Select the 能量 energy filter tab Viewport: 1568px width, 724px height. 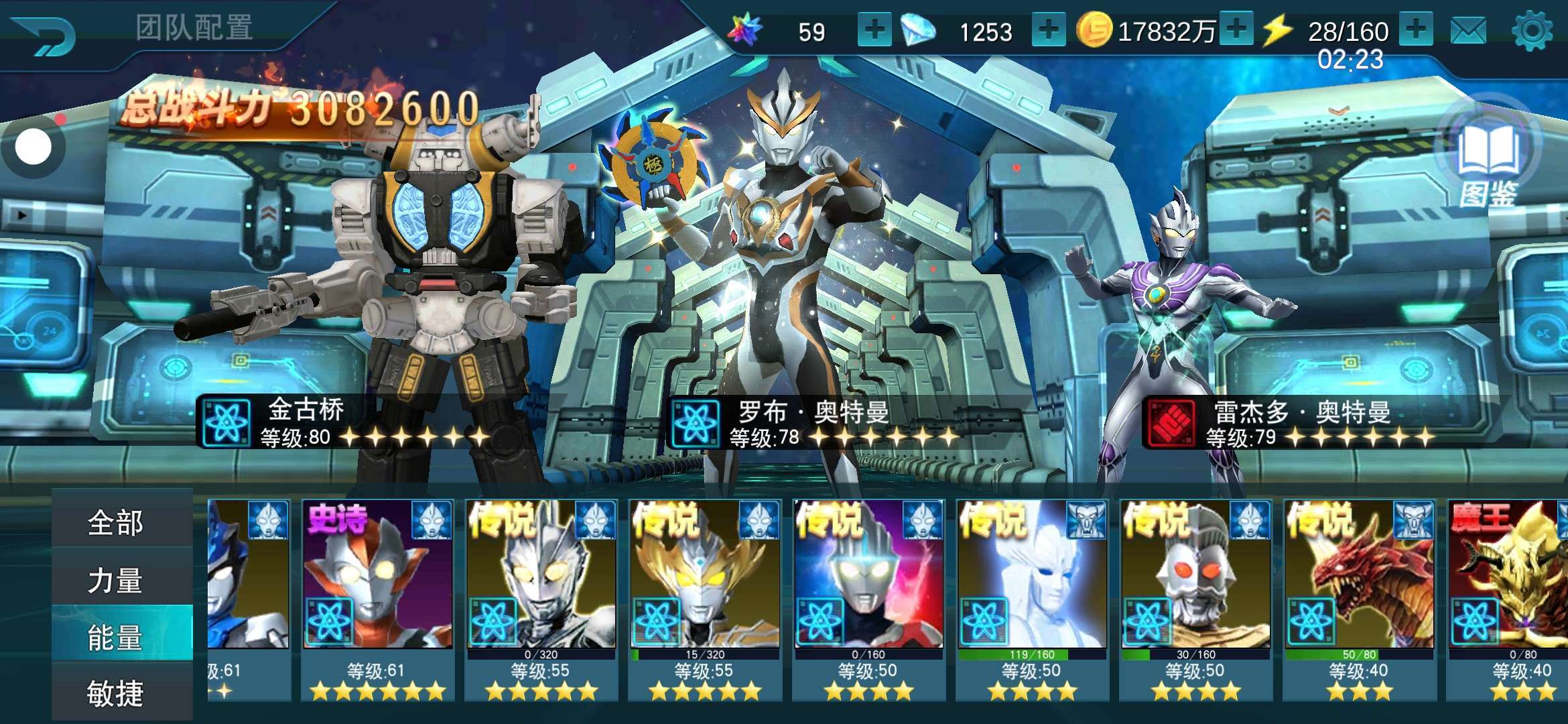click(x=115, y=637)
